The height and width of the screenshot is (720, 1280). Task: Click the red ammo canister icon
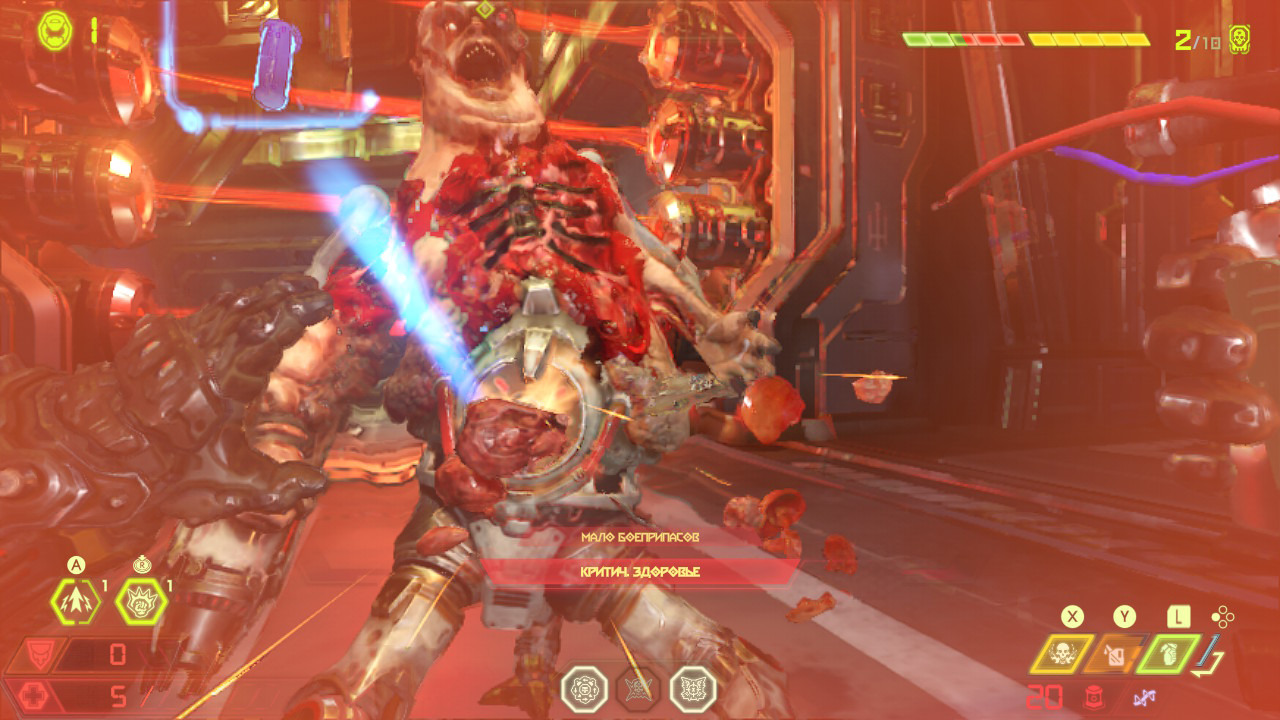click(x=1093, y=697)
